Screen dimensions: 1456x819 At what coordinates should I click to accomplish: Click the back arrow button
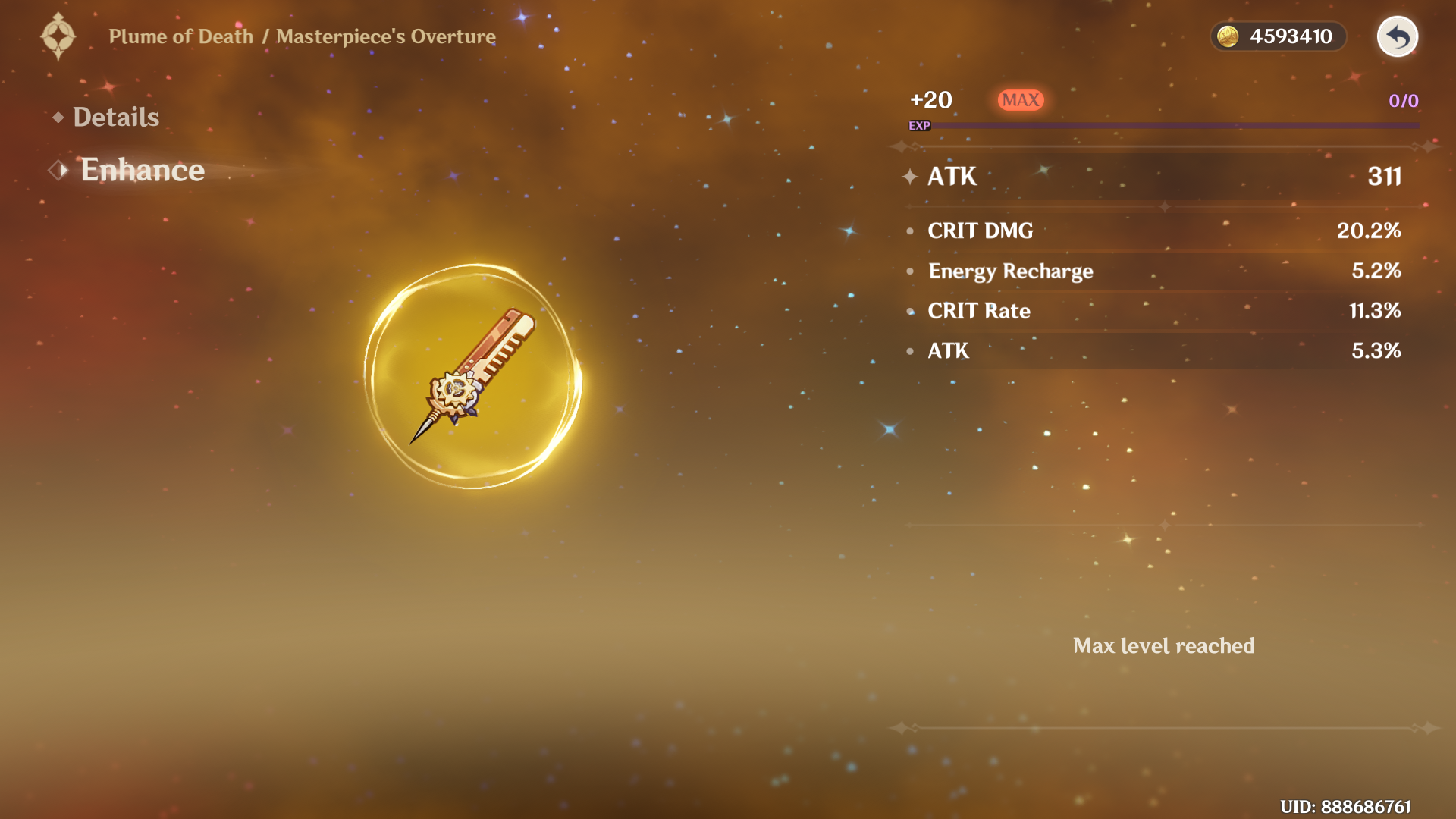coord(1397,36)
